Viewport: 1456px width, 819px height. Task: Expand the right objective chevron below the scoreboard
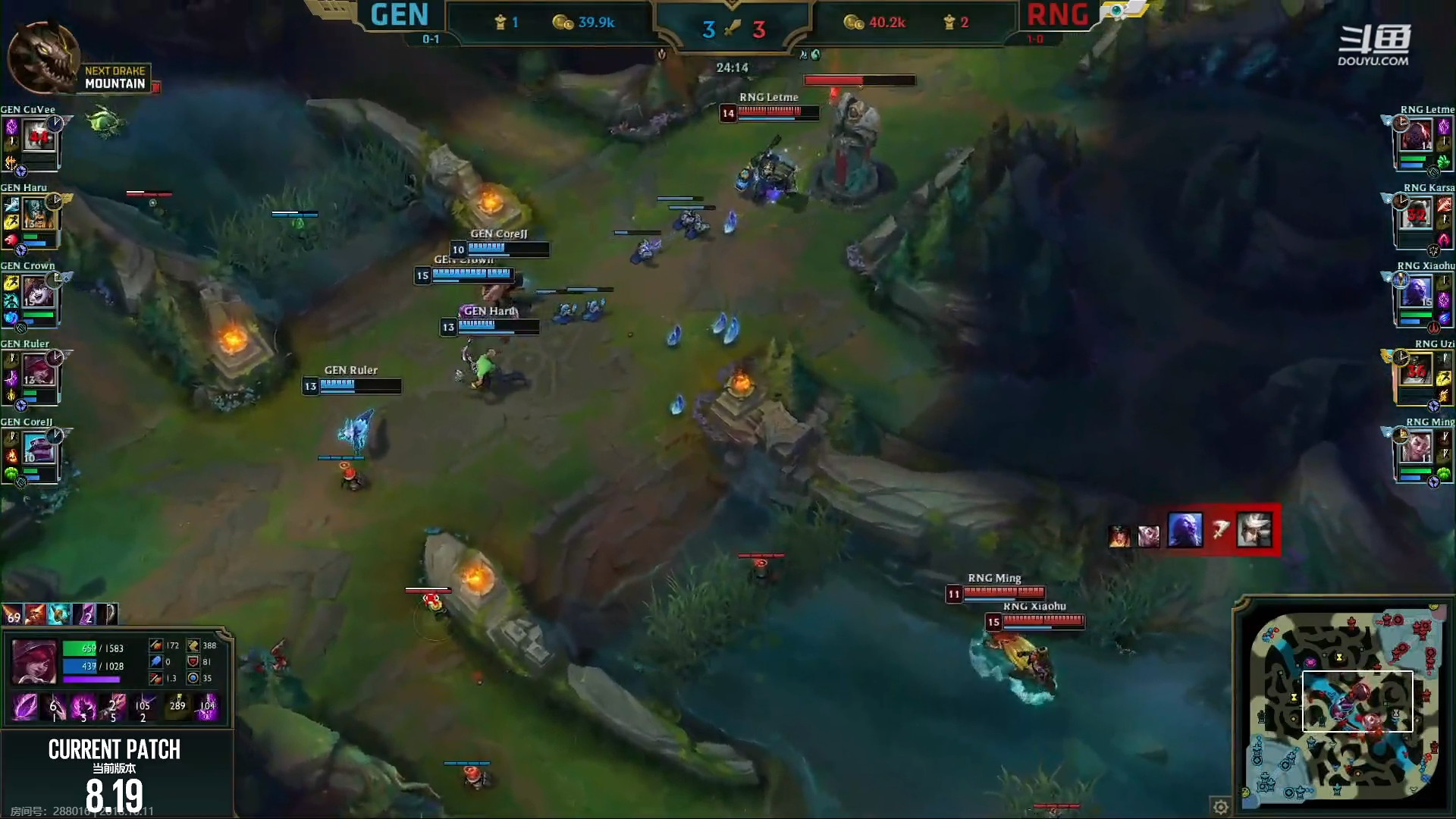(802, 55)
